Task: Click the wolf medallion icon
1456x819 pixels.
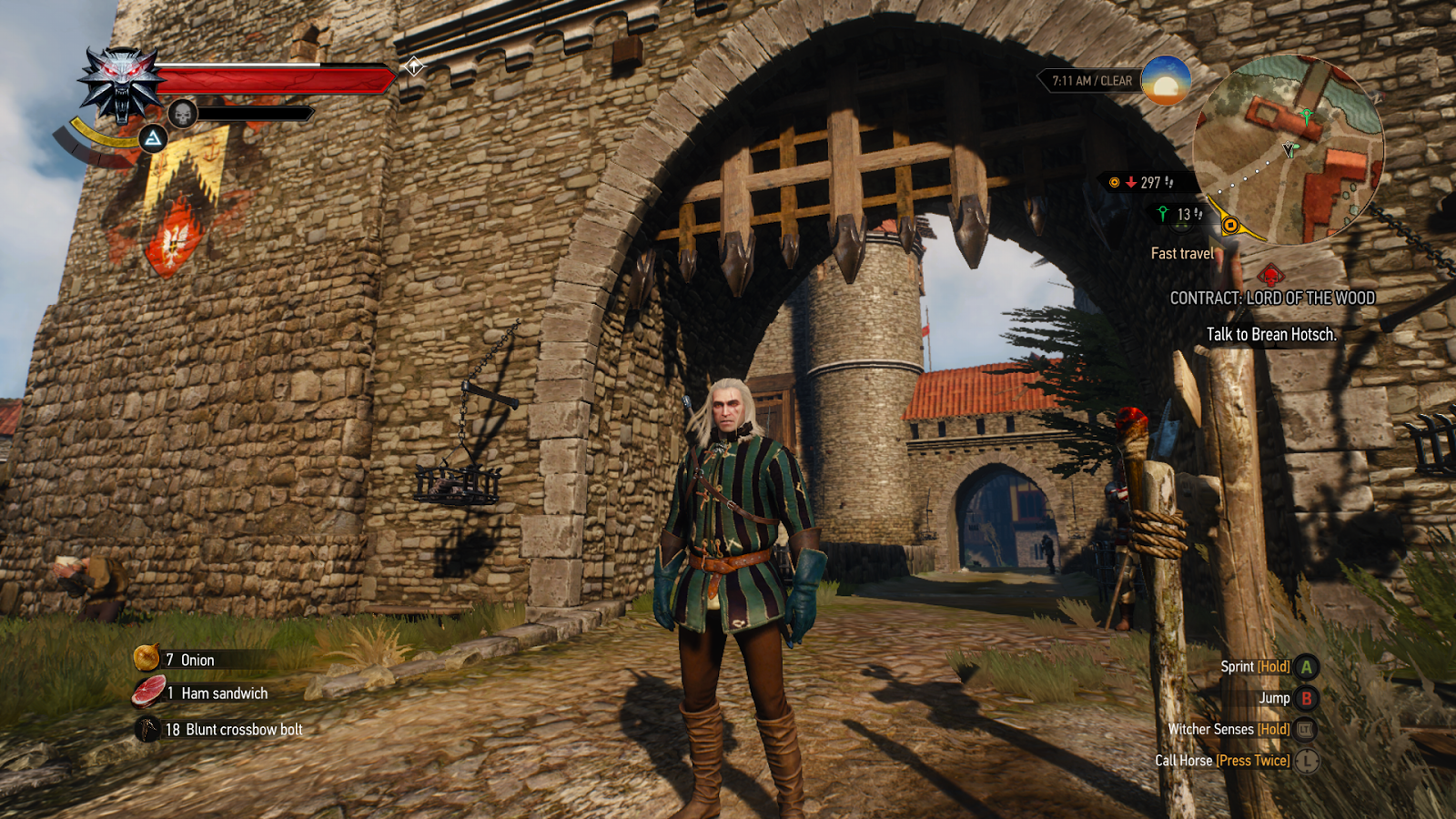Action: 121,84
